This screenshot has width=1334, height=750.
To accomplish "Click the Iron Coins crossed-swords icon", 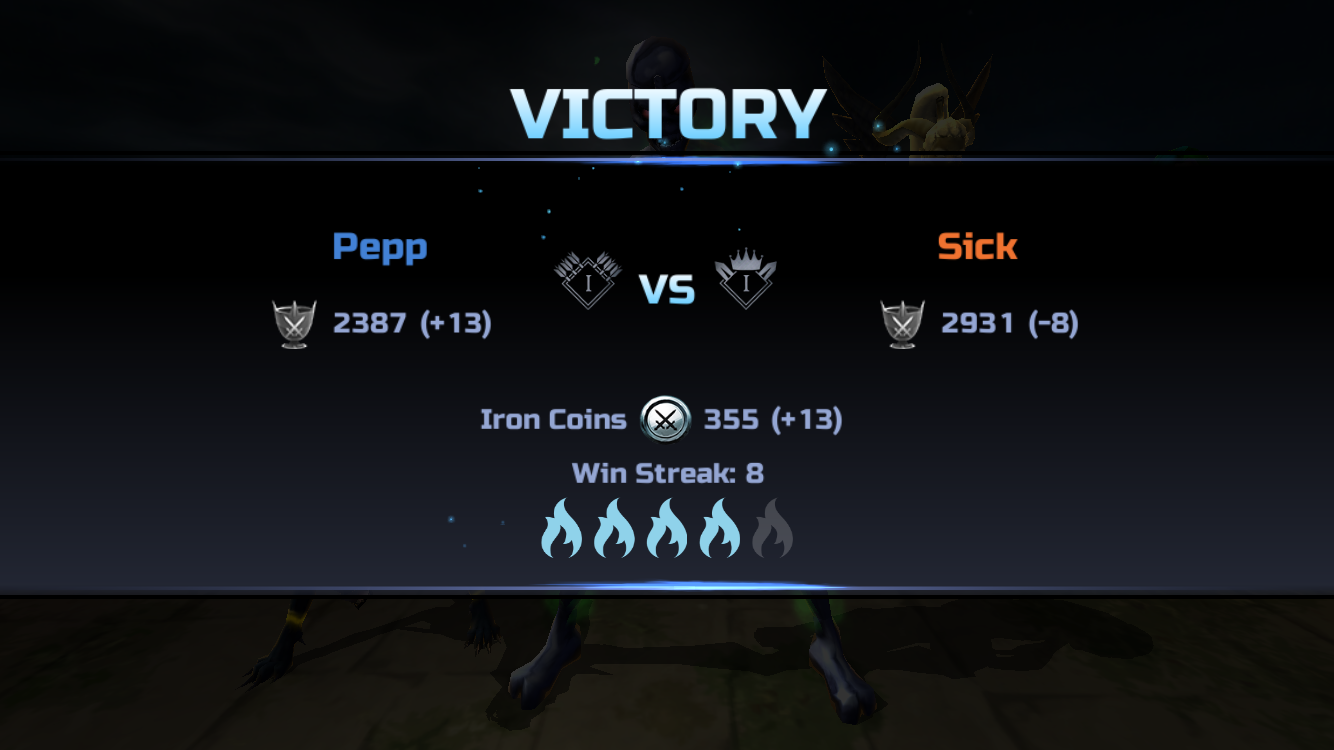I will tap(665, 420).
